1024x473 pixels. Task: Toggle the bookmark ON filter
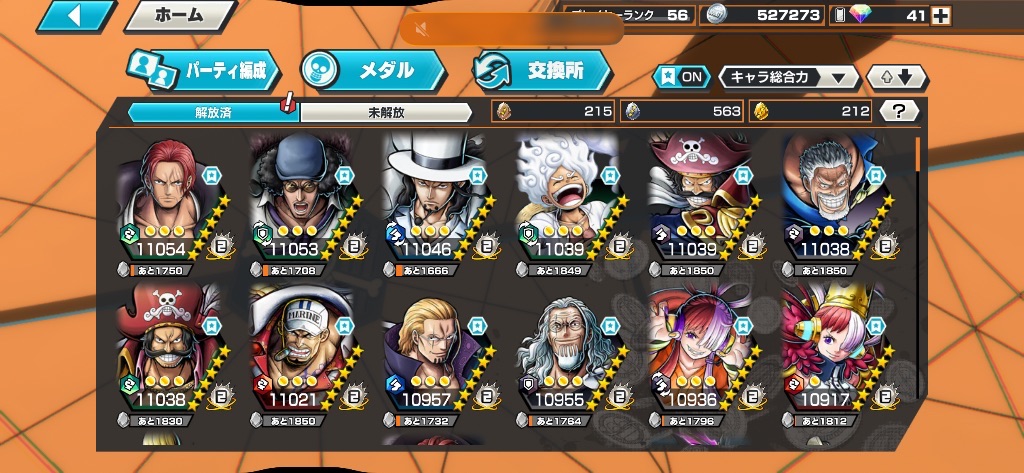pos(680,77)
